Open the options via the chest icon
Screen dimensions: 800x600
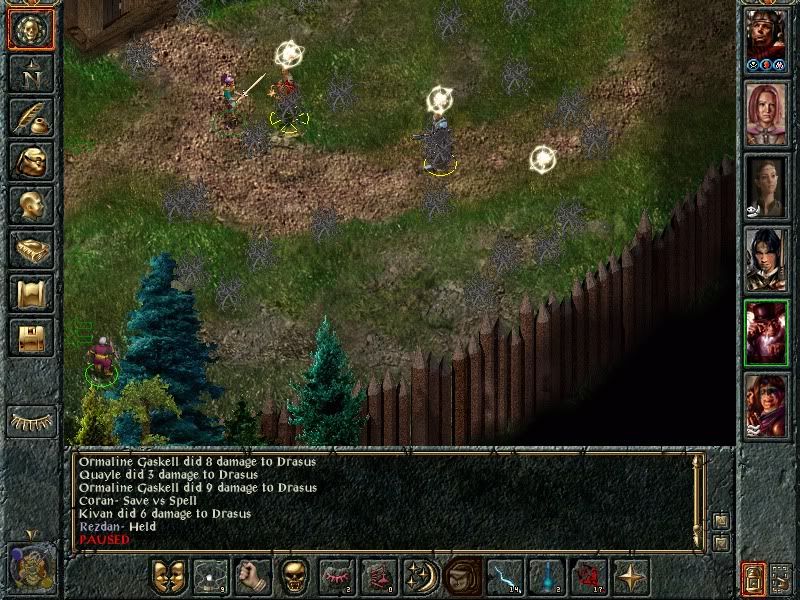point(30,337)
